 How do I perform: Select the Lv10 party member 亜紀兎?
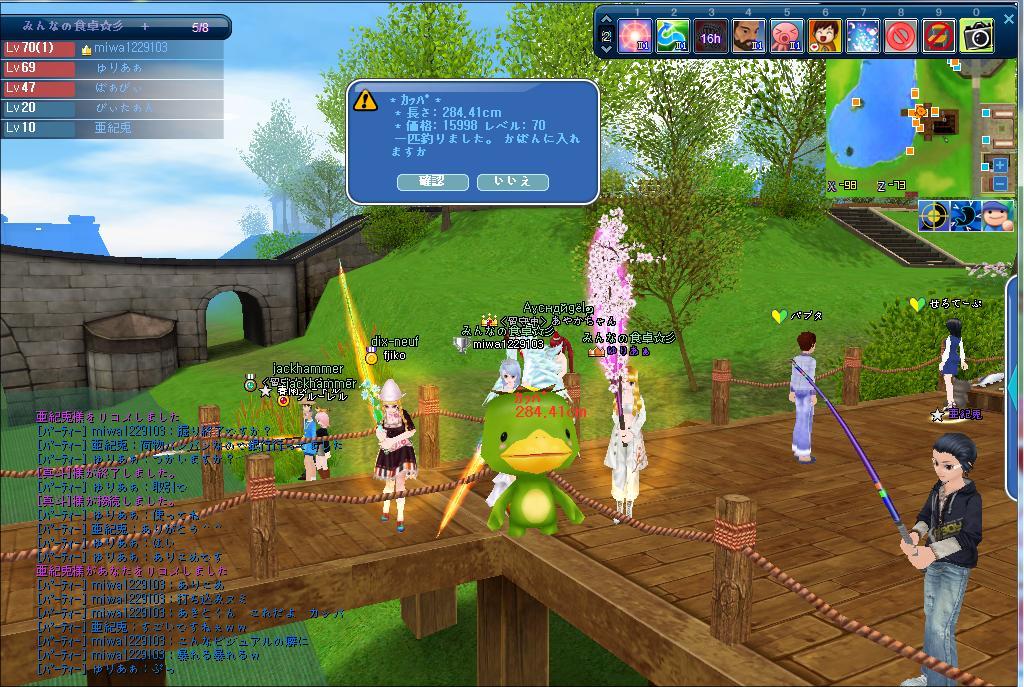point(112,128)
